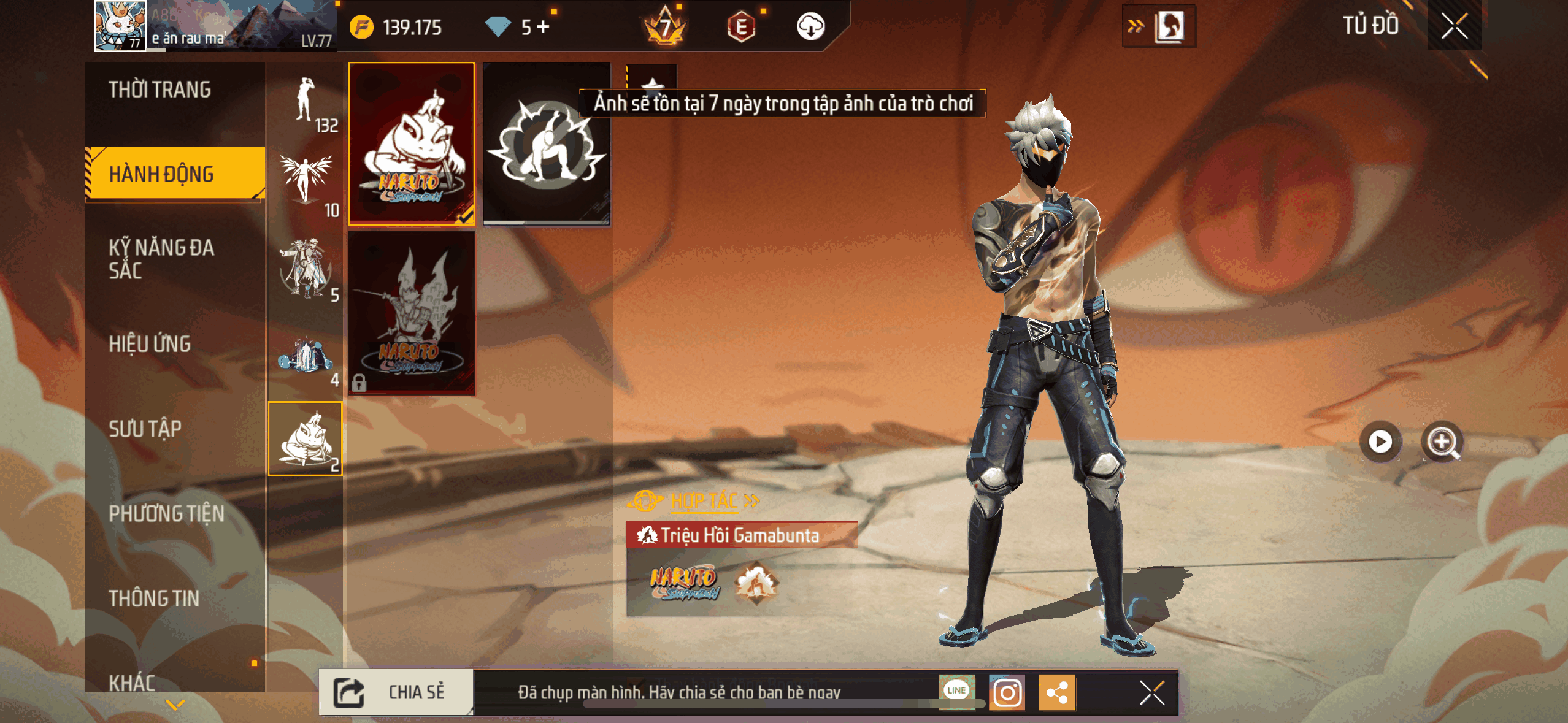
Task: Add diamonds with the plus button
Action: (544, 26)
